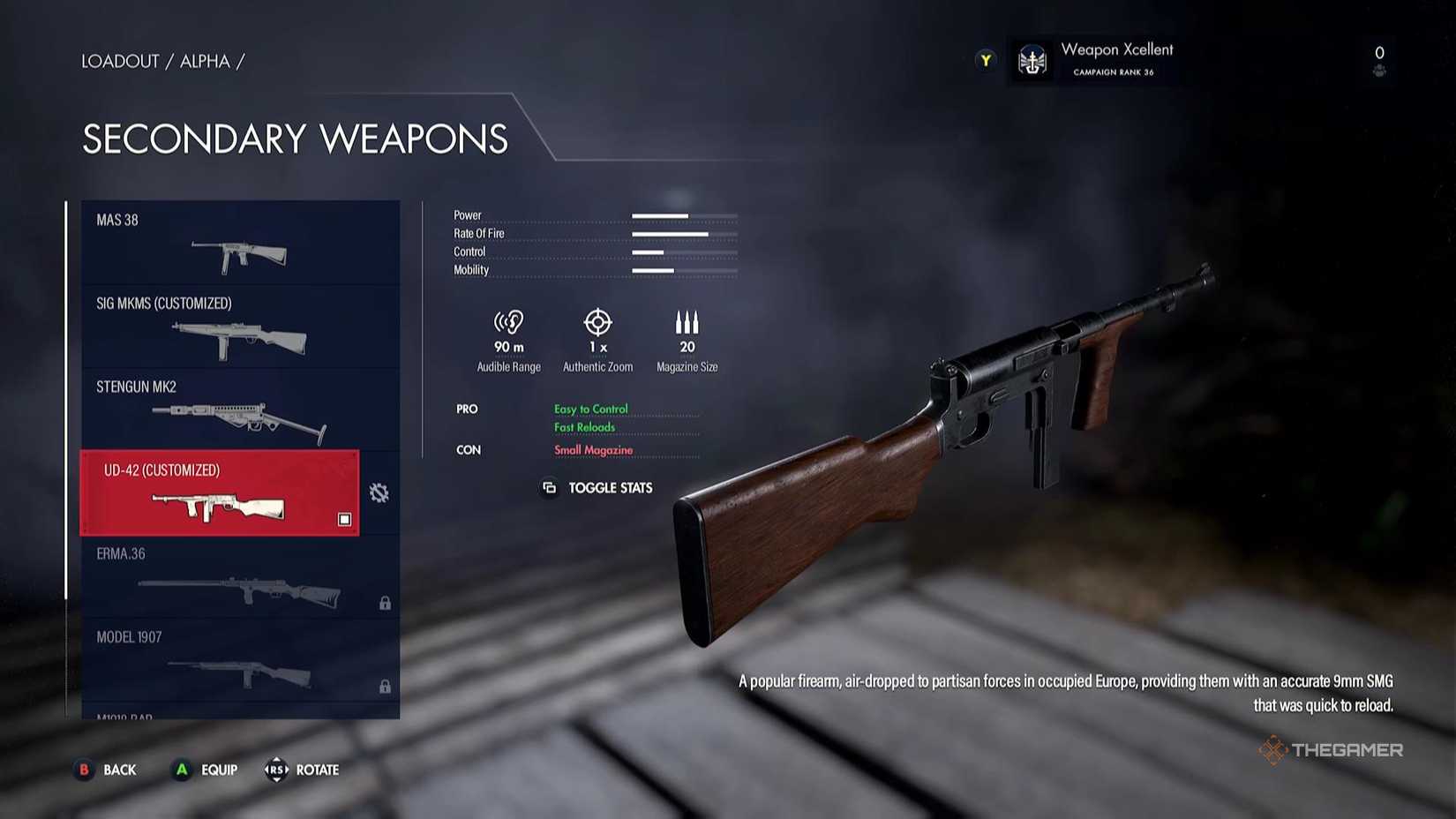This screenshot has width=1456, height=819.
Task: Select the locked ERMA.36 weapon
Action: [x=240, y=576]
